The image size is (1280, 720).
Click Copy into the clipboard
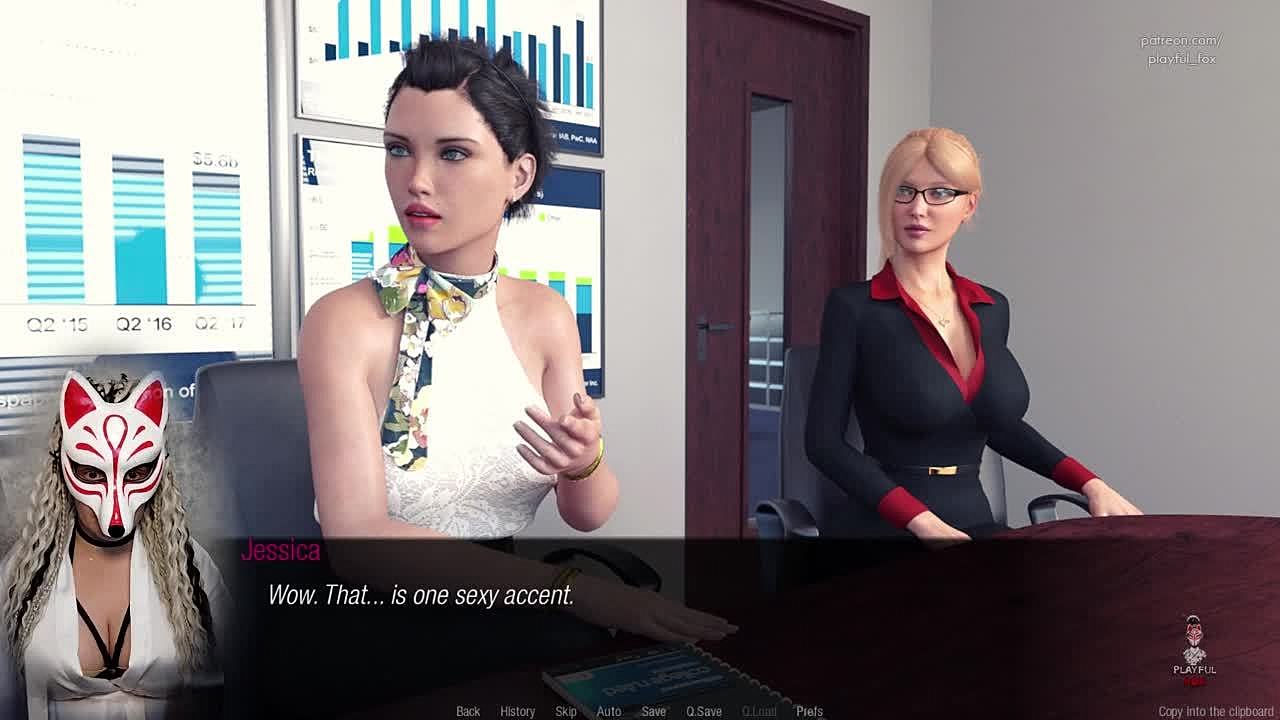[1216, 711]
